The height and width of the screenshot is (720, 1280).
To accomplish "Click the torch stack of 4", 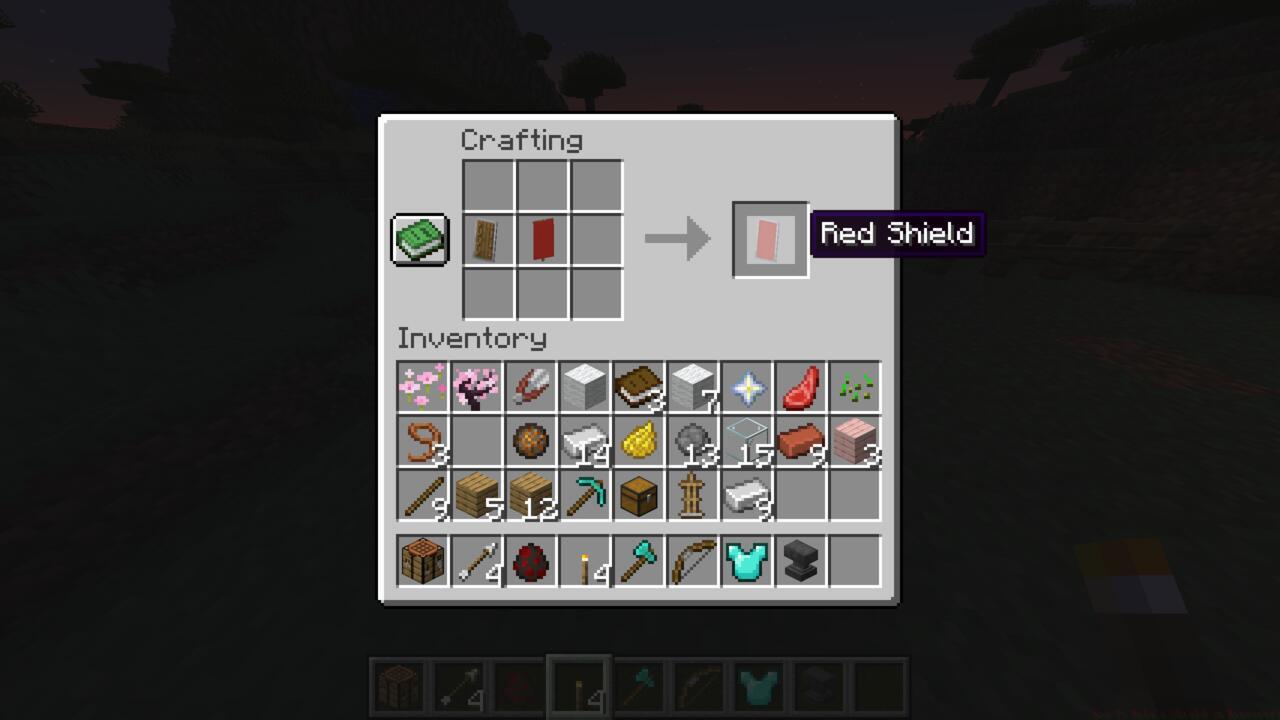I will coord(585,560).
